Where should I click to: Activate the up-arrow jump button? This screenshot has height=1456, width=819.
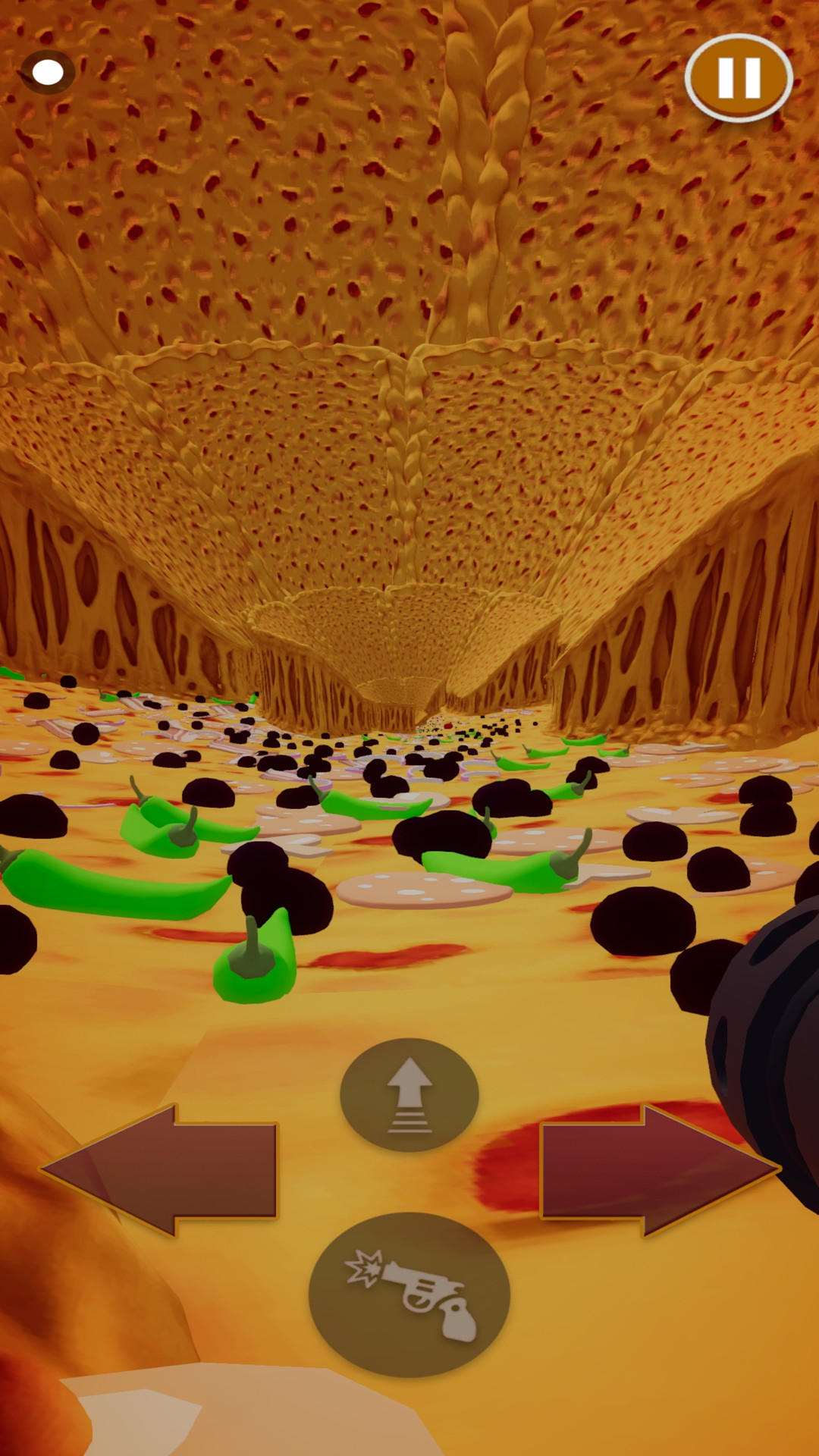tap(409, 1094)
